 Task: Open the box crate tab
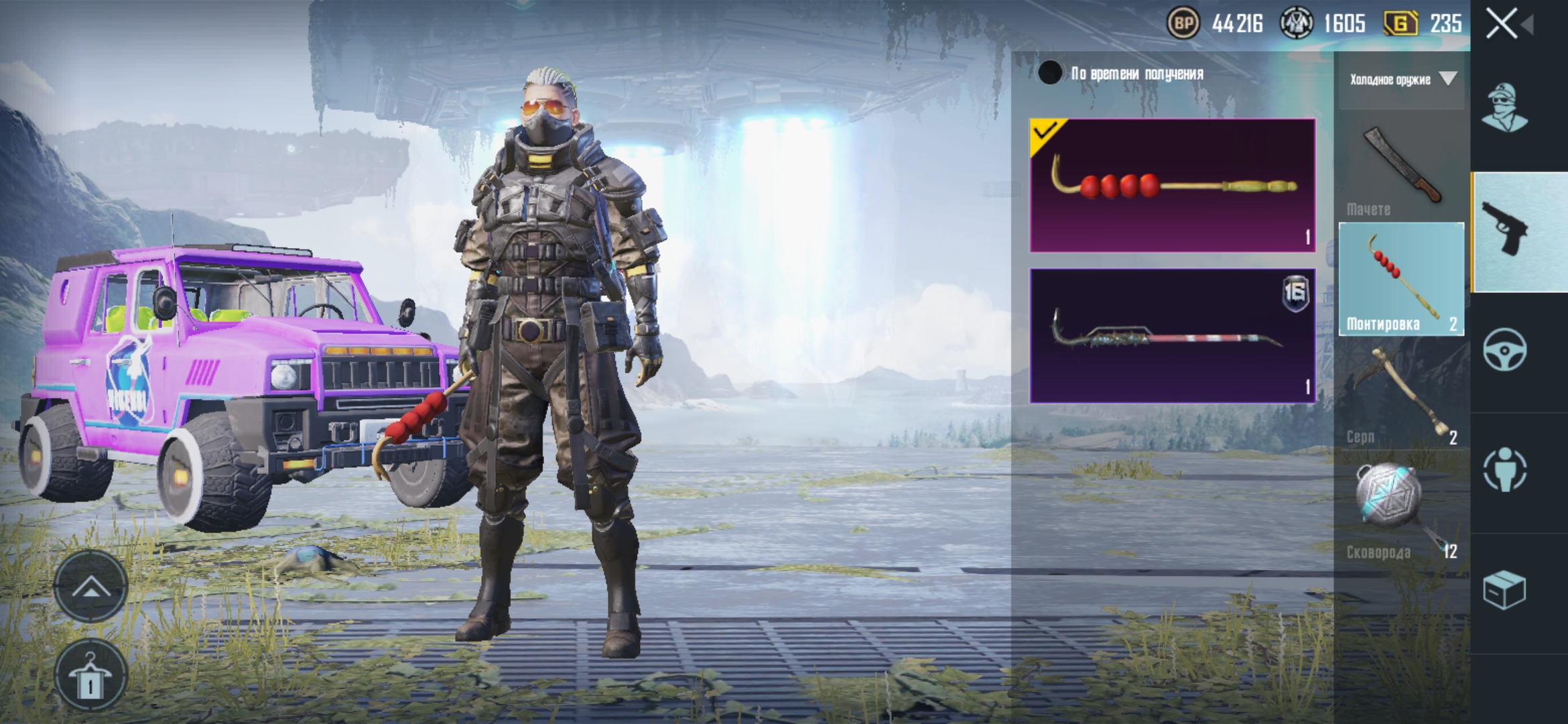tap(1505, 590)
